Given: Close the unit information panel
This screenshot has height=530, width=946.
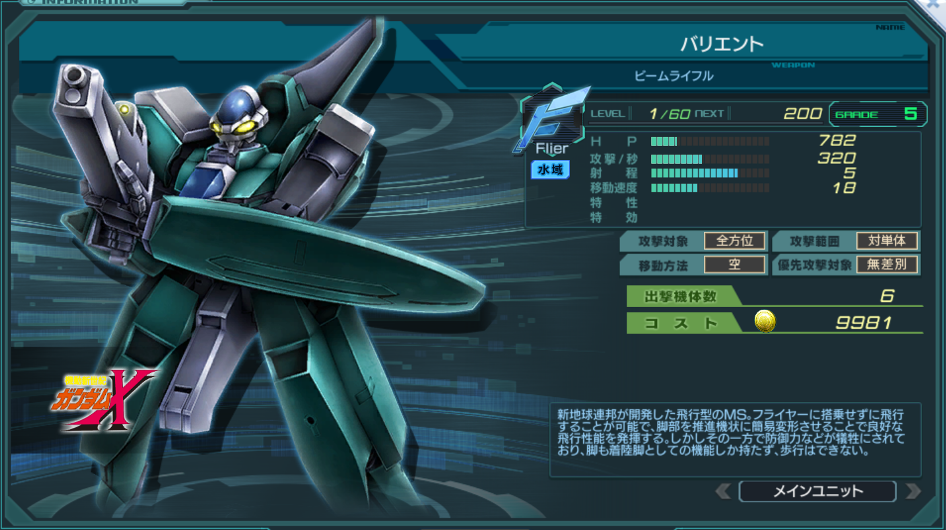Looking at the screenshot, I should [933, 5].
